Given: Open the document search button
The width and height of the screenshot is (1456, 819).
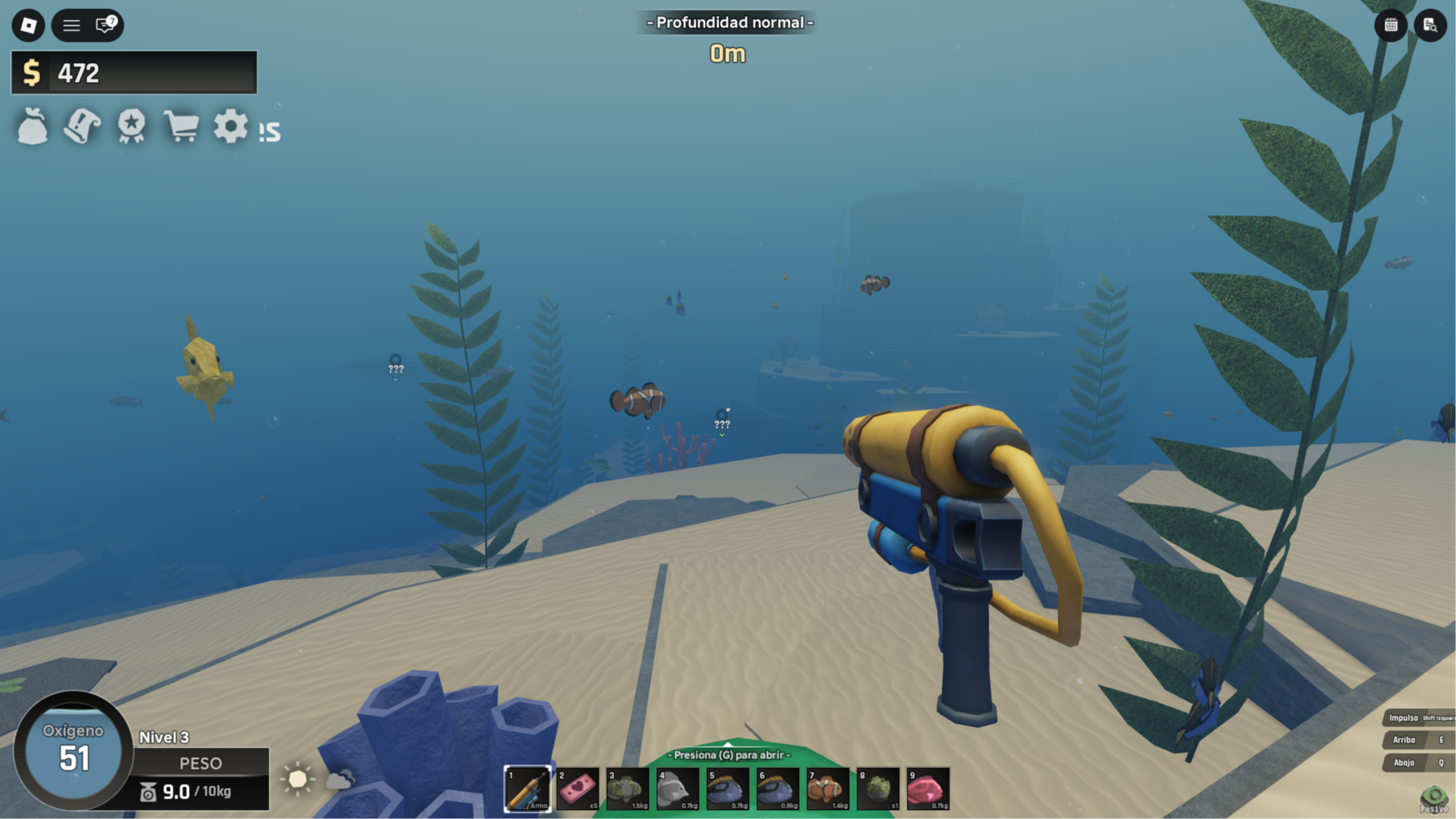Looking at the screenshot, I should [x=1429, y=25].
